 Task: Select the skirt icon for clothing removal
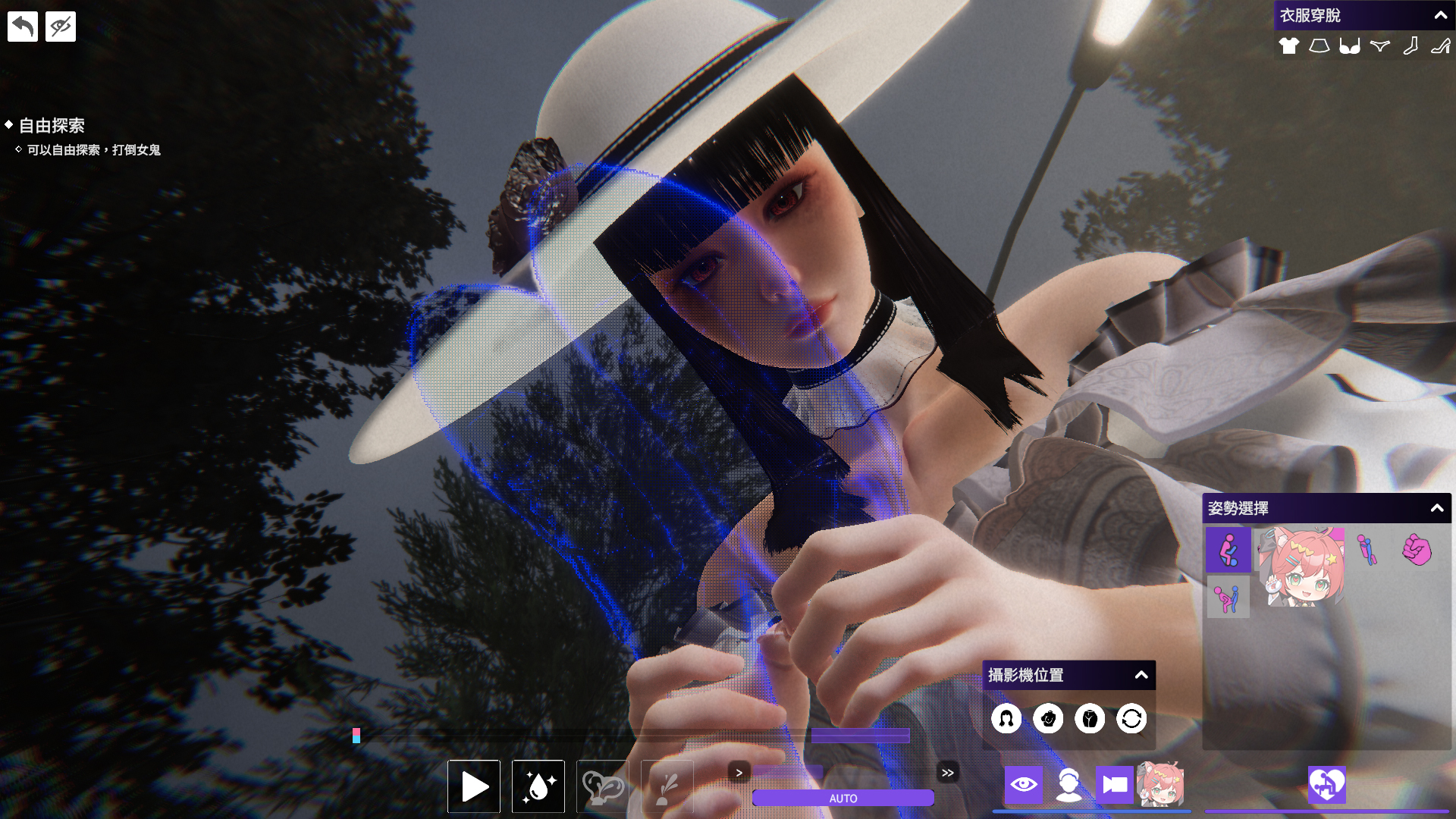1319,45
